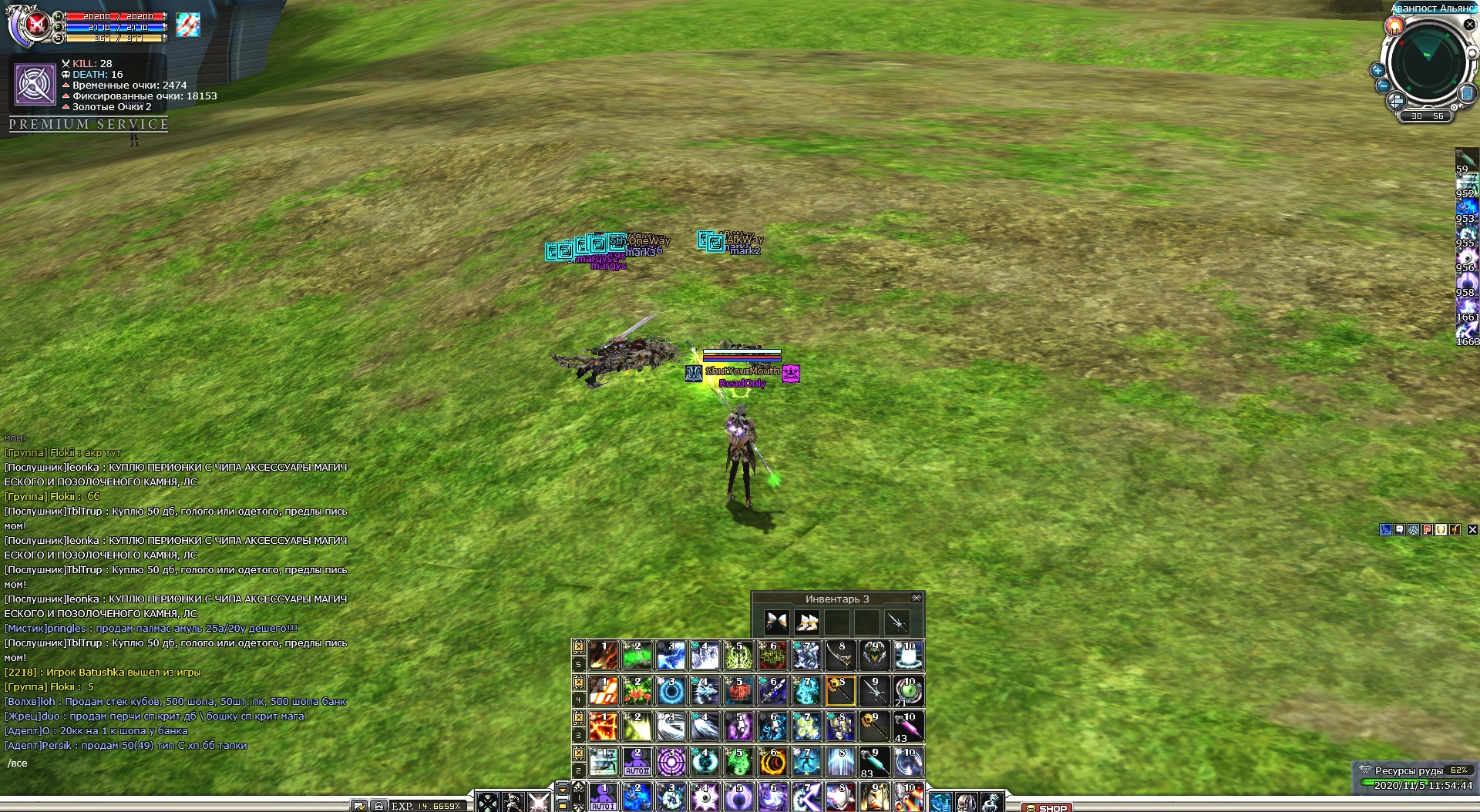Close the Инвентарь 3 window
This screenshot has width=1480, height=812.
tap(916, 598)
